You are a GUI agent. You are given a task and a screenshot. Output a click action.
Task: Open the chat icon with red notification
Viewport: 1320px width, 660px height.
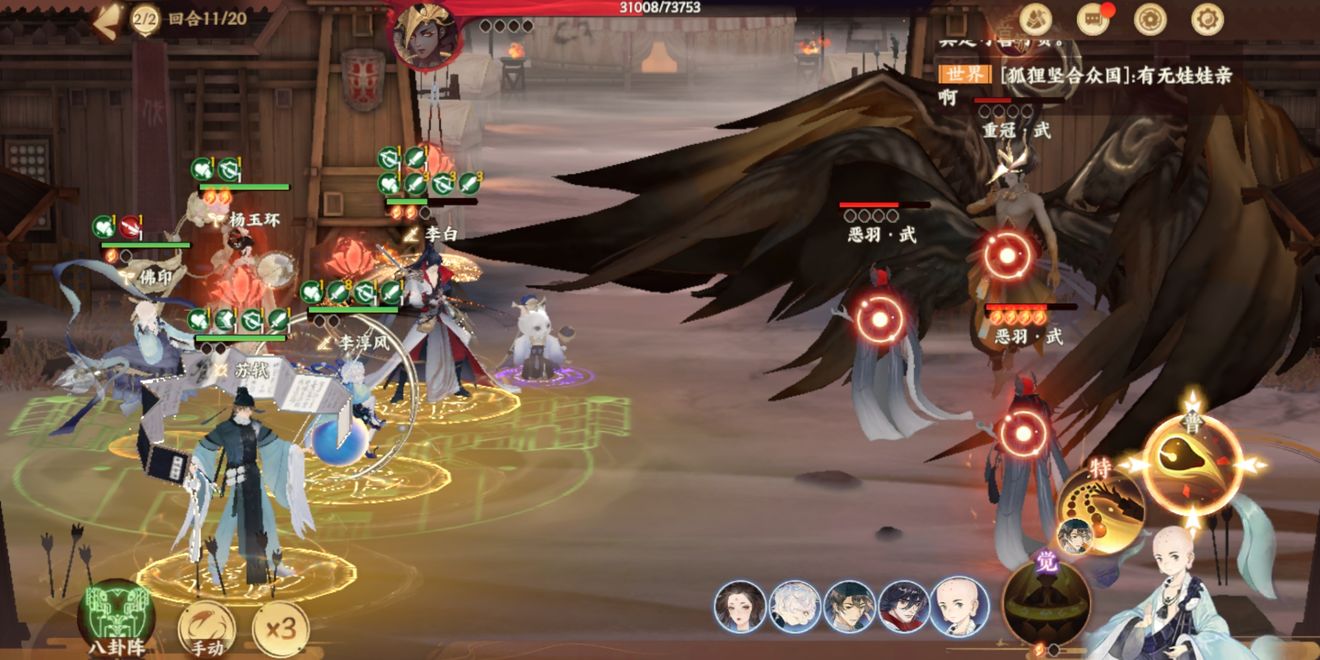click(x=1093, y=18)
